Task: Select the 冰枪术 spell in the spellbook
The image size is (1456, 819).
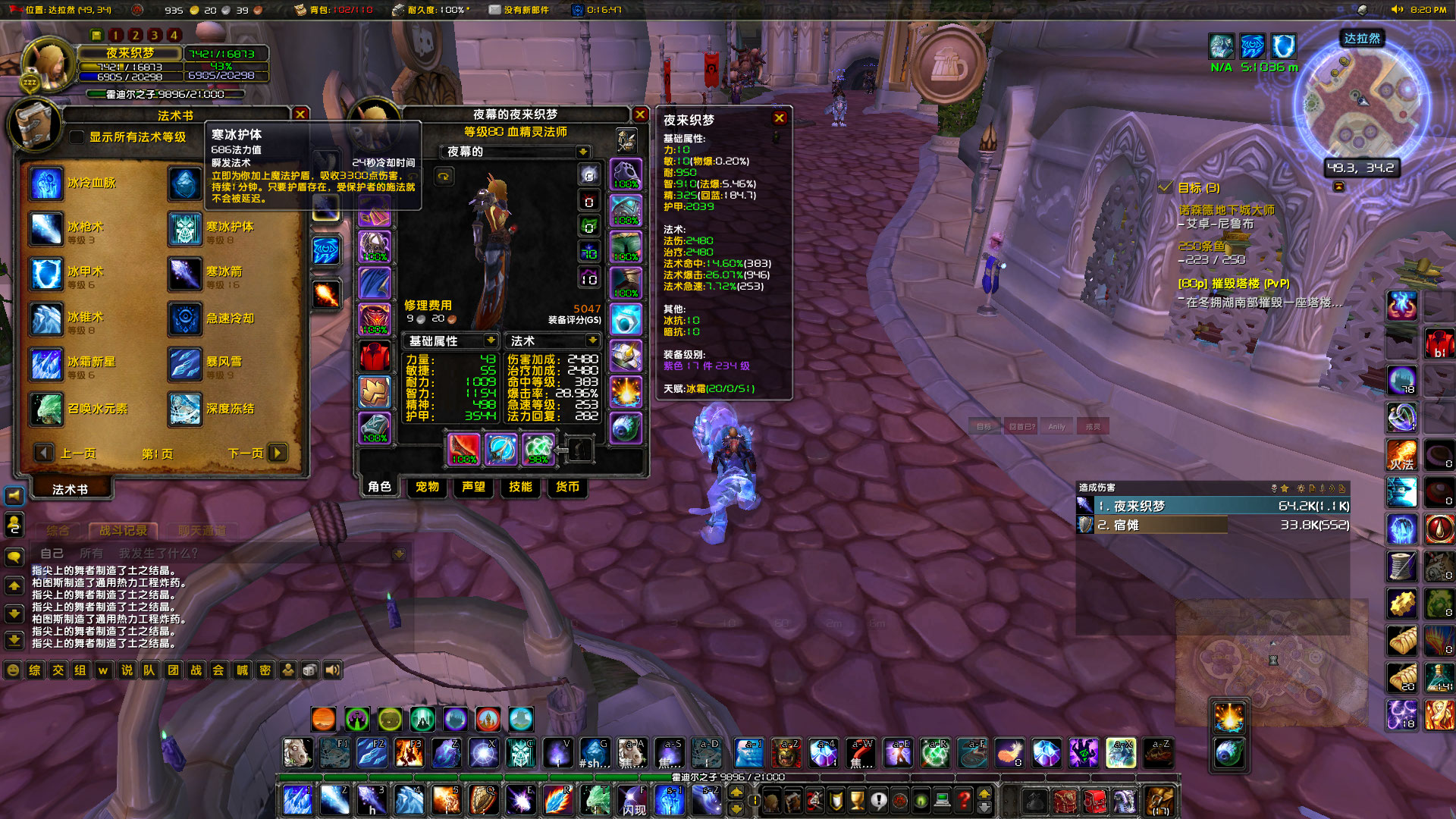Action: [x=45, y=229]
